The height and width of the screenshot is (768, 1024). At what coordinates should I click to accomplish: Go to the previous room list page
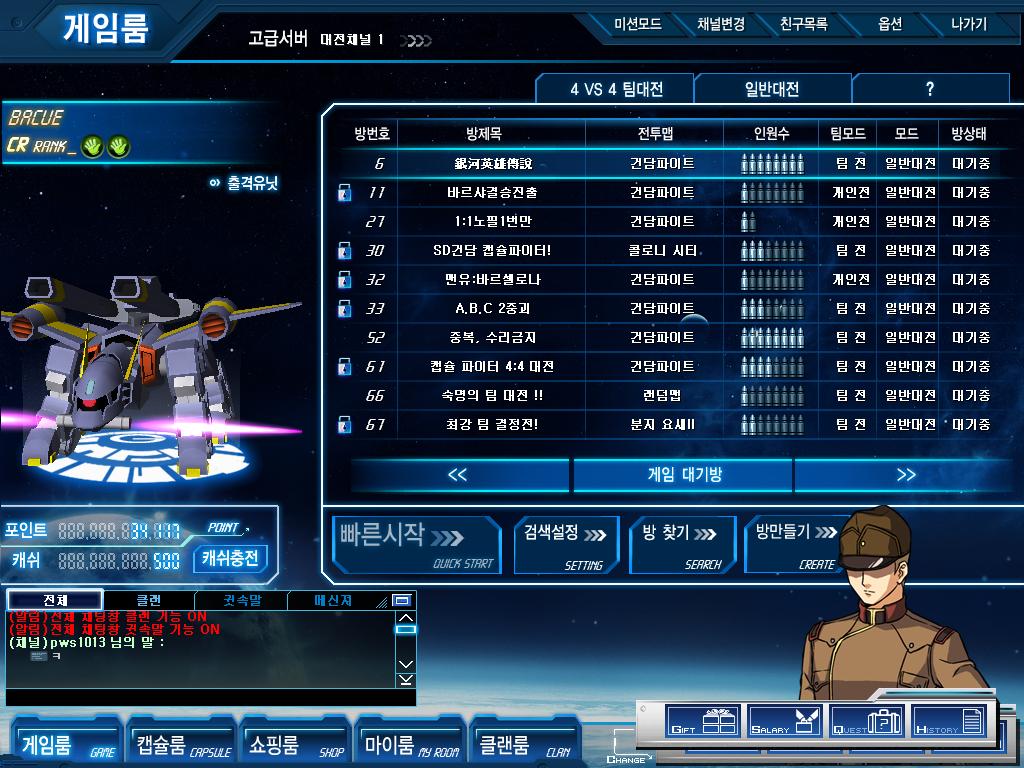click(458, 475)
